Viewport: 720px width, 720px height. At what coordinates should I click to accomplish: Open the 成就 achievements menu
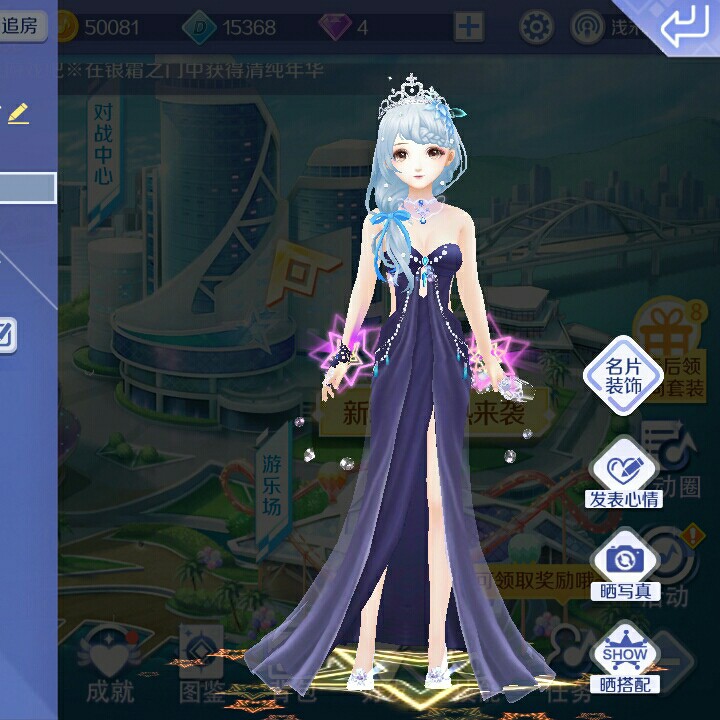pyautogui.click(x=110, y=660)
